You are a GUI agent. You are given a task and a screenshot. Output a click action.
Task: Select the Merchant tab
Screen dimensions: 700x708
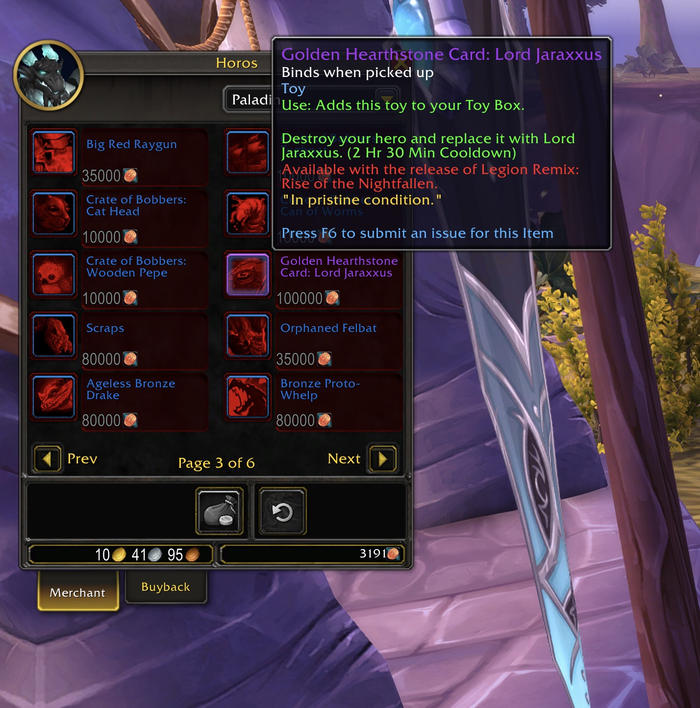(x=77, y=592)
